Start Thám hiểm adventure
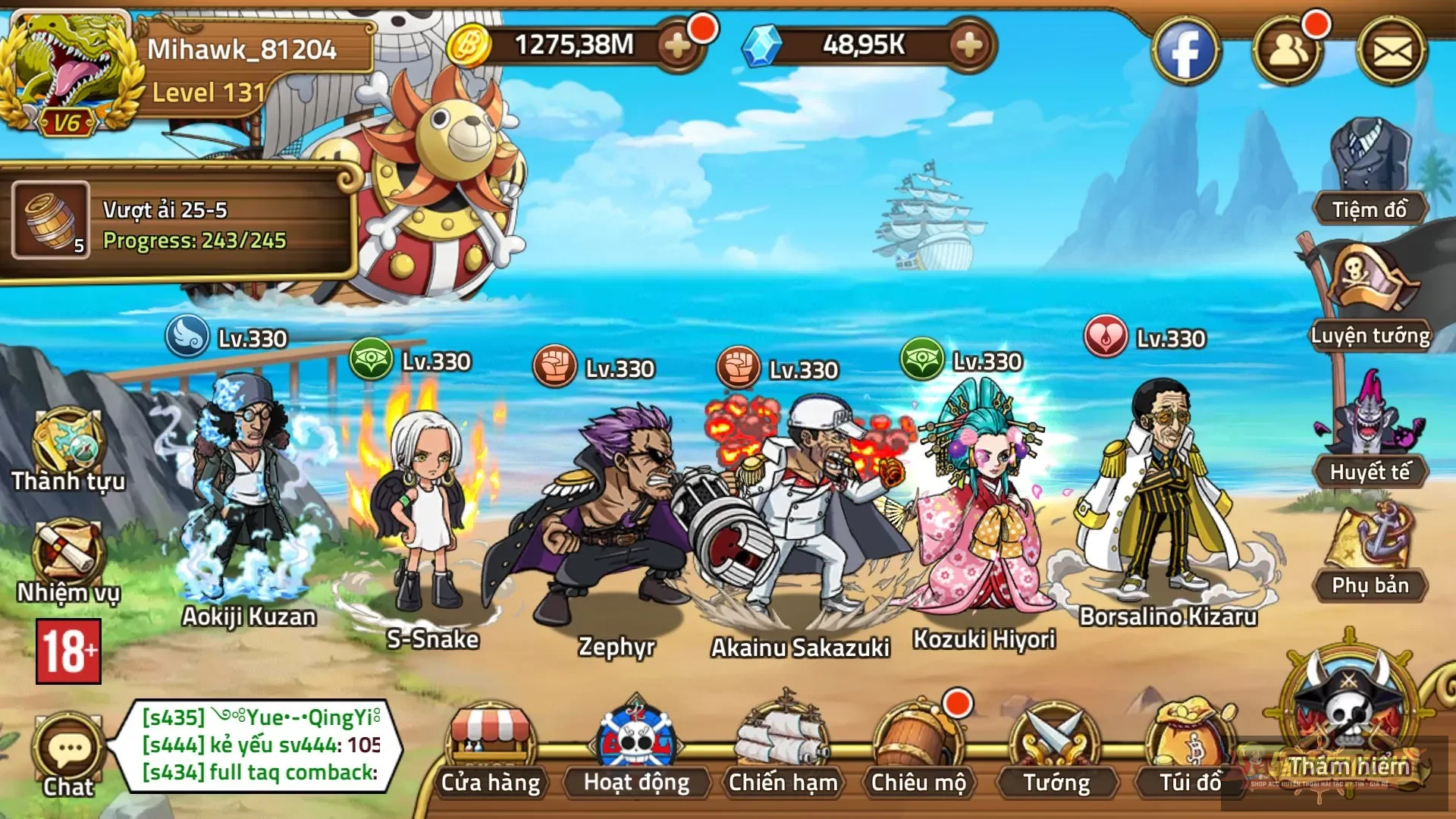Viewport: 1456px width, 819px height. click(1349, 720)
